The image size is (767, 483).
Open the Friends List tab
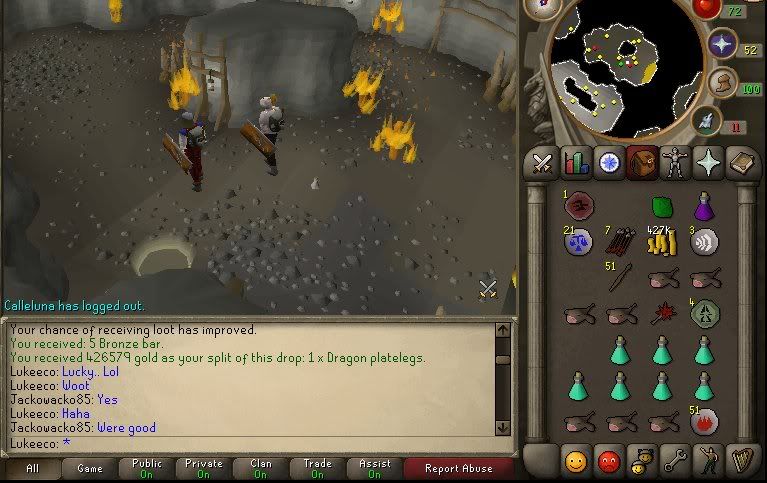pyautogui.click(x=575, y=461)
